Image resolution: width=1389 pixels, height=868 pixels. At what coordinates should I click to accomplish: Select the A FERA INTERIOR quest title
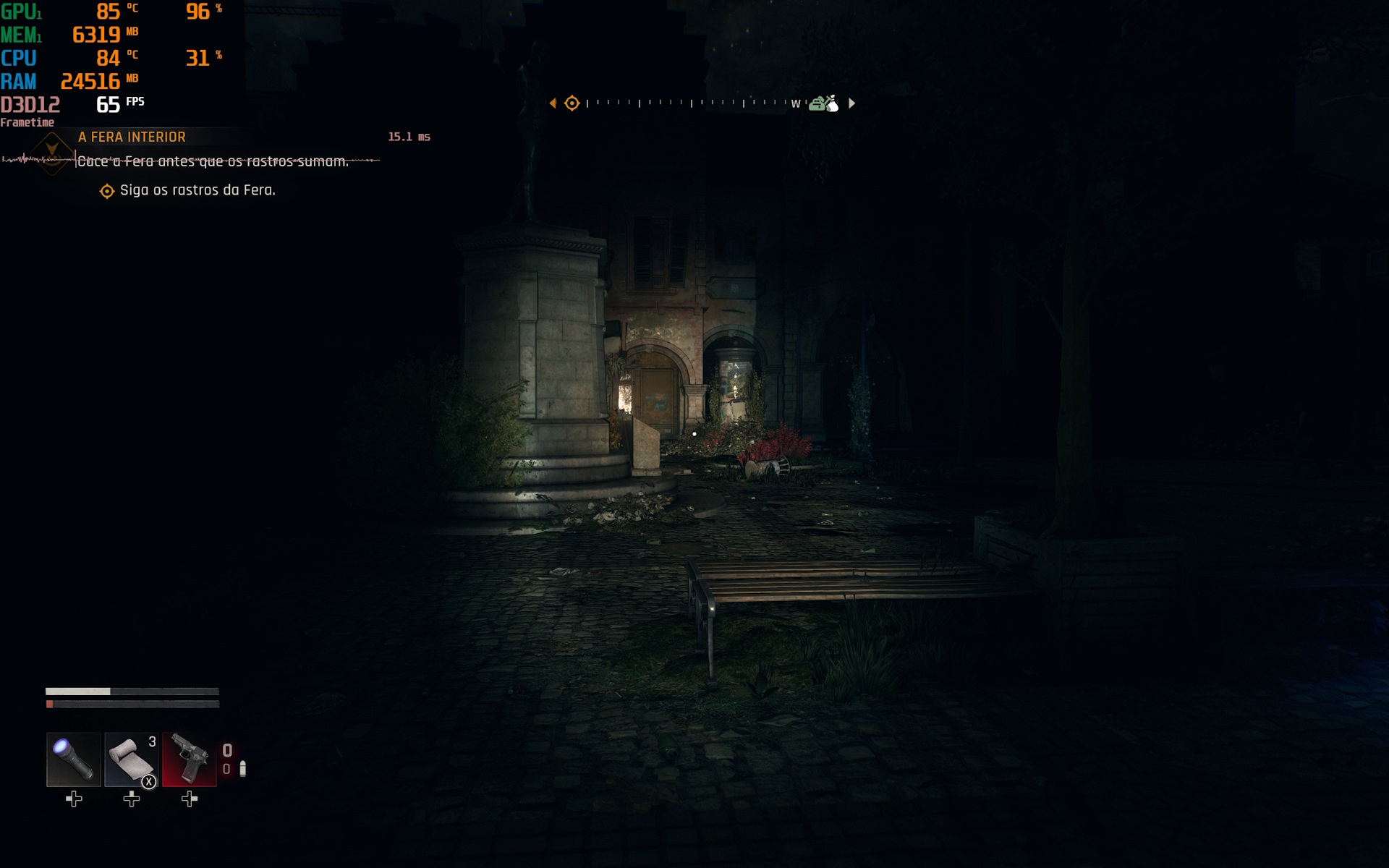132,137
